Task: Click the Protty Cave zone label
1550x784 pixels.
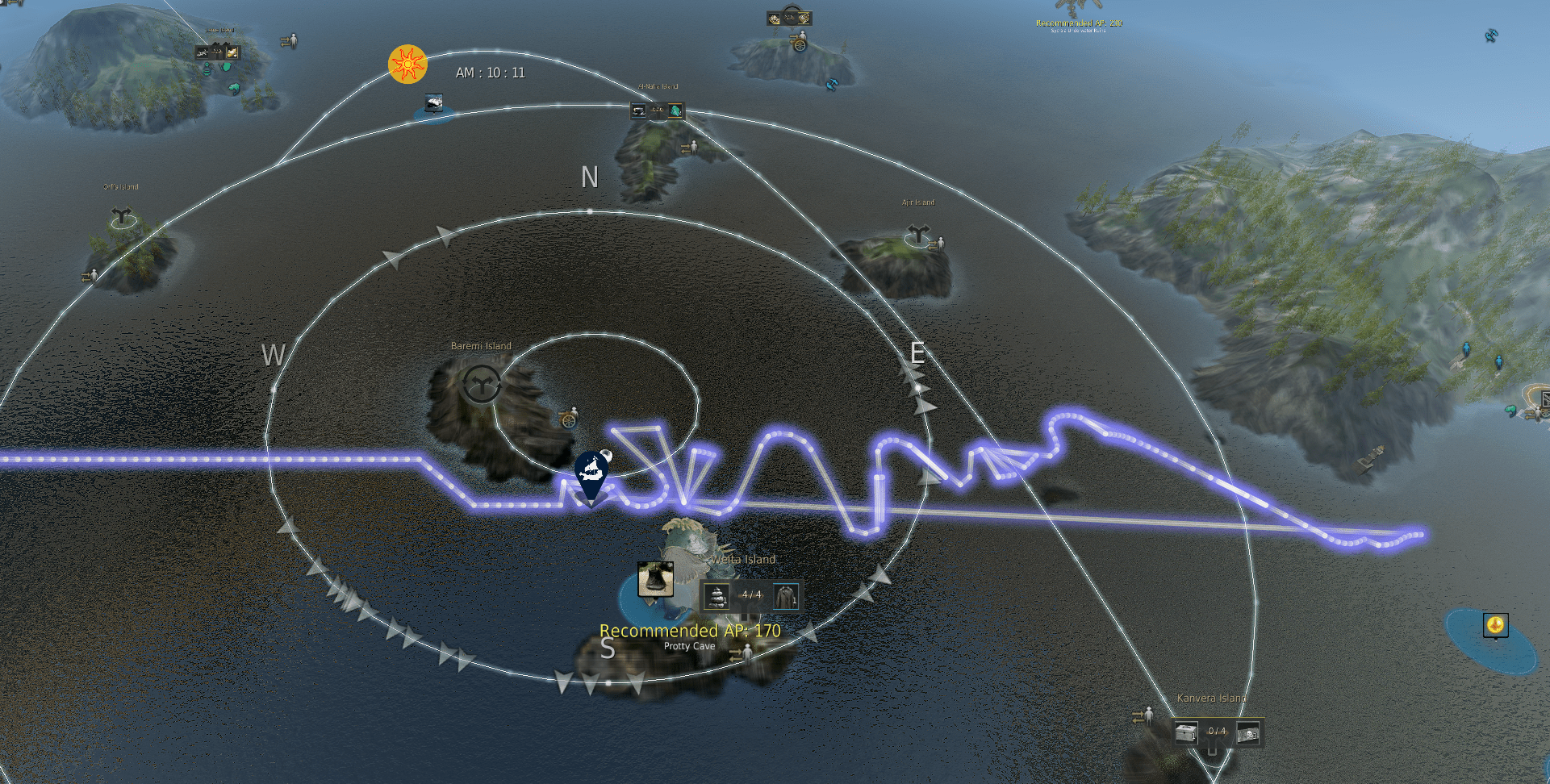Action: [689, 646]
